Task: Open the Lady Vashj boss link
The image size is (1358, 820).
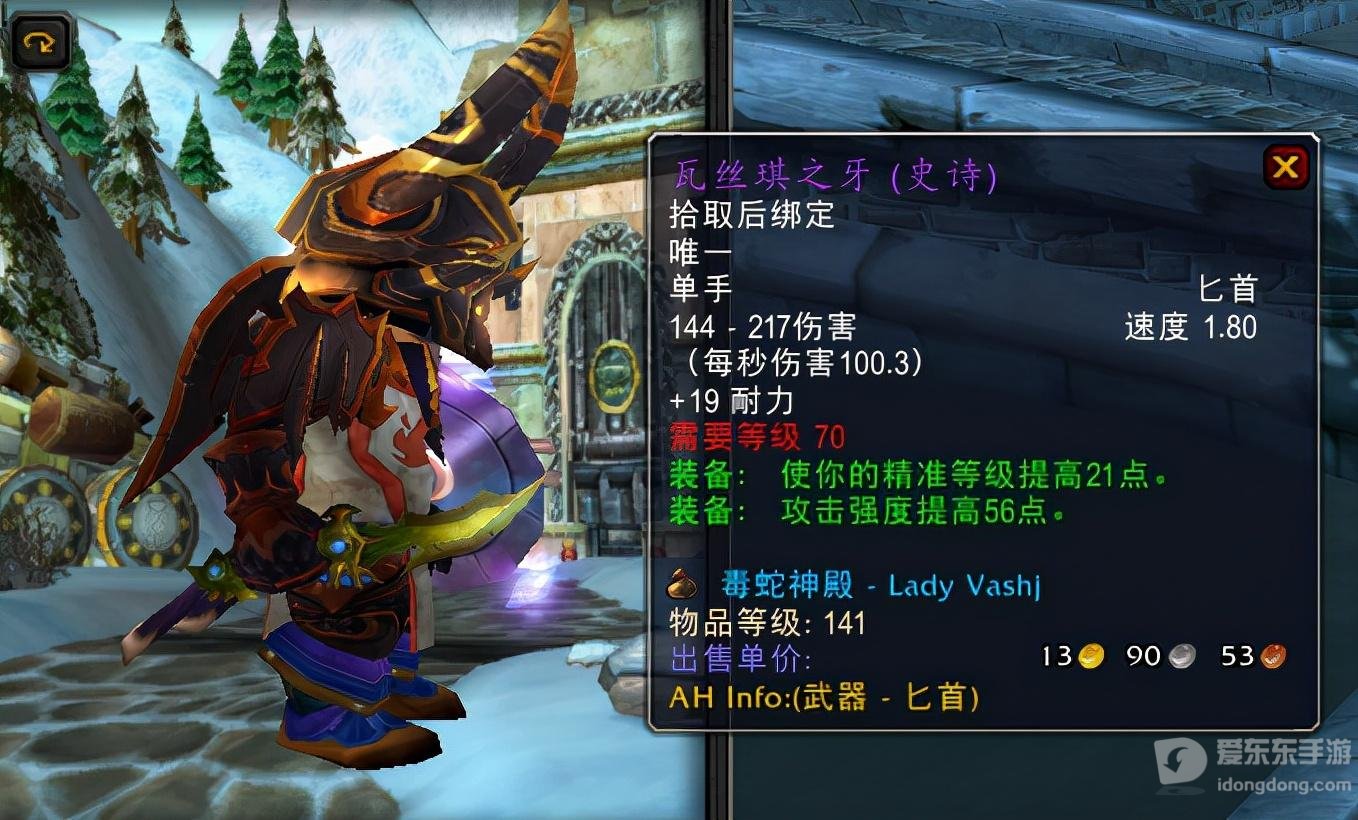Action: tap(965, 586)
